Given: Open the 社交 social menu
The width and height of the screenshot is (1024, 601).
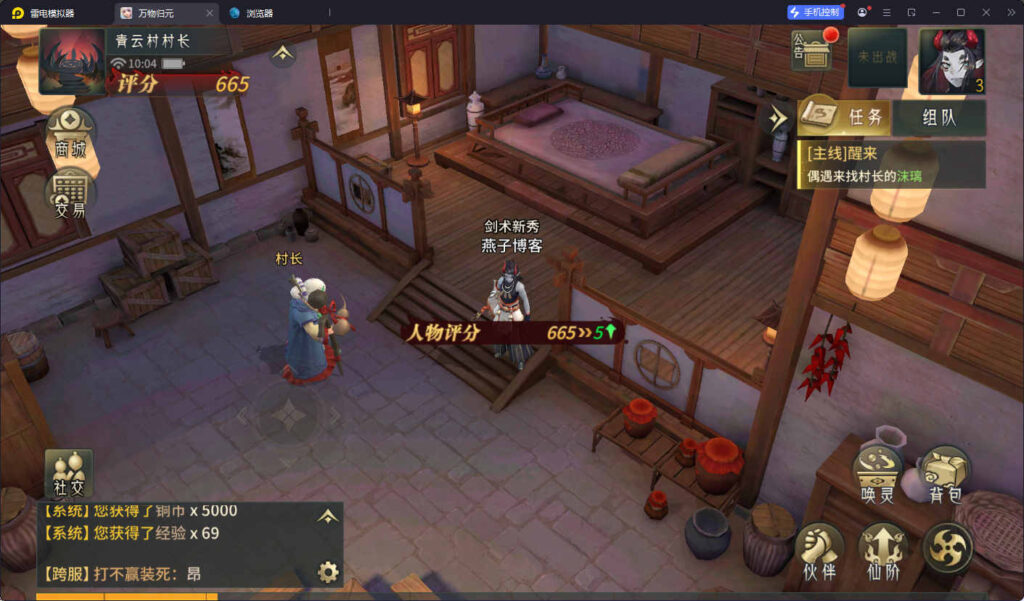Looking at the screenshot, I should click(69, 474).
